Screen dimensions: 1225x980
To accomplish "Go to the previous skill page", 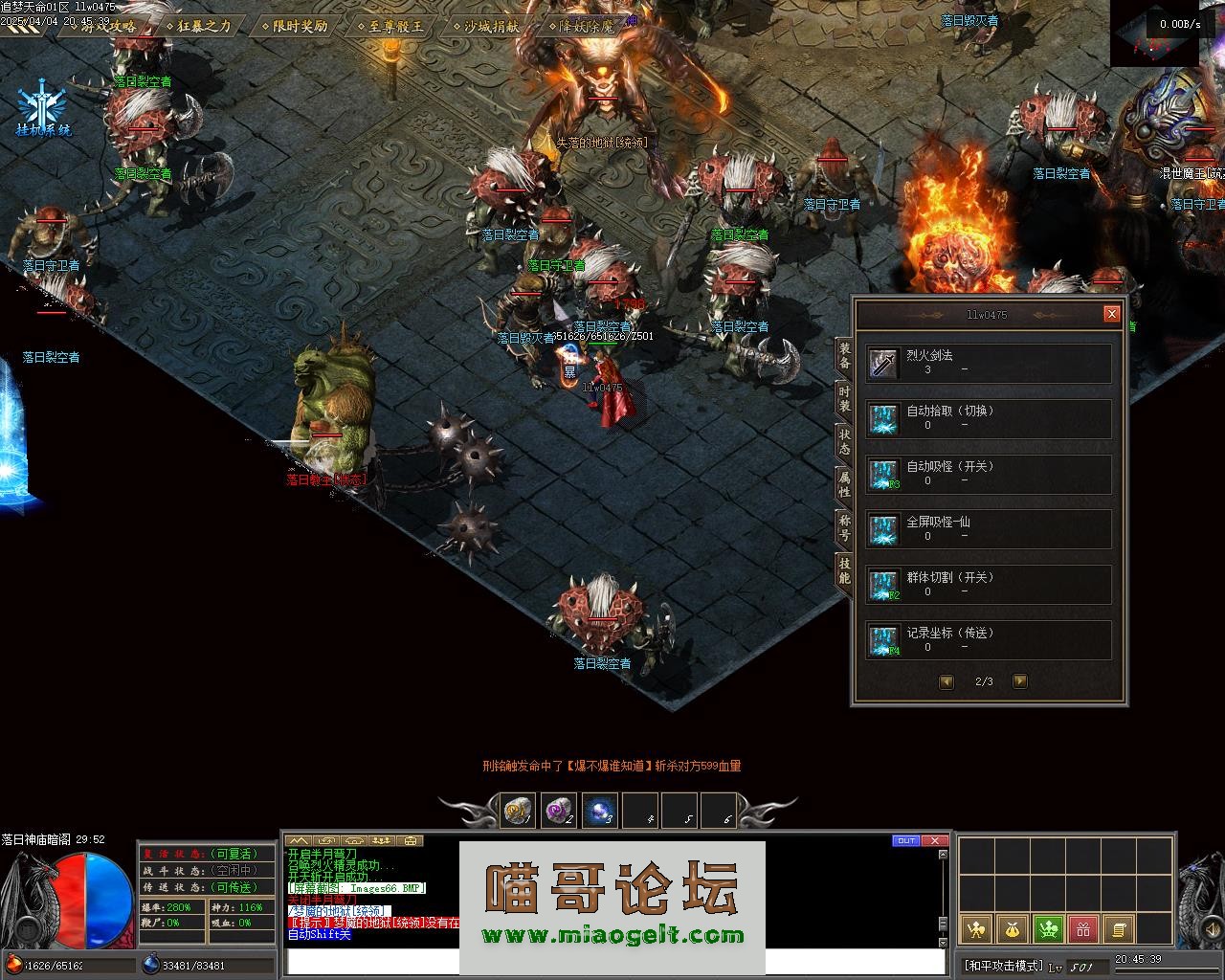I will coord(947,681).
